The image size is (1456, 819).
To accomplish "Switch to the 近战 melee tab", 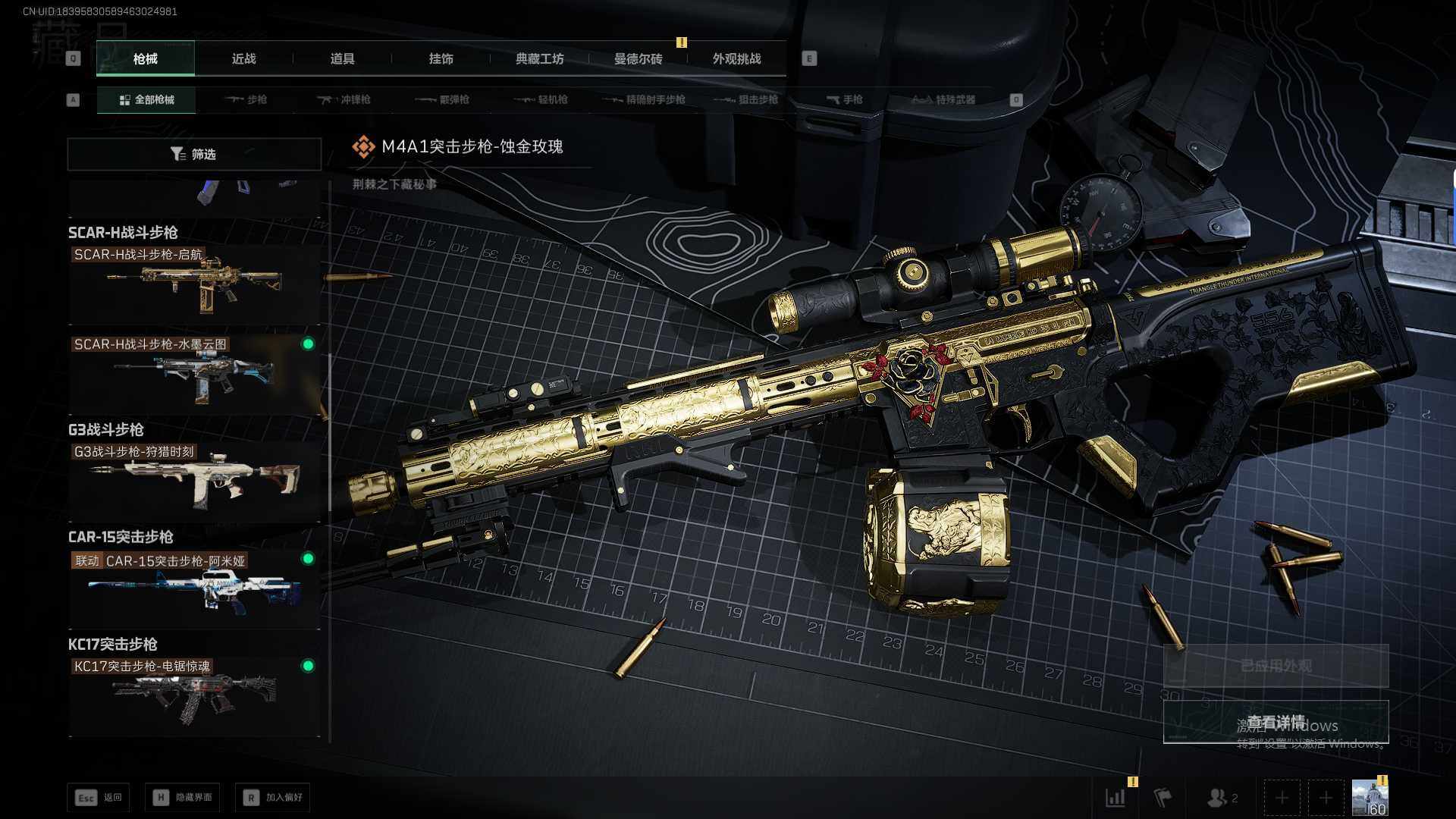I will click(x=243, y=59).
